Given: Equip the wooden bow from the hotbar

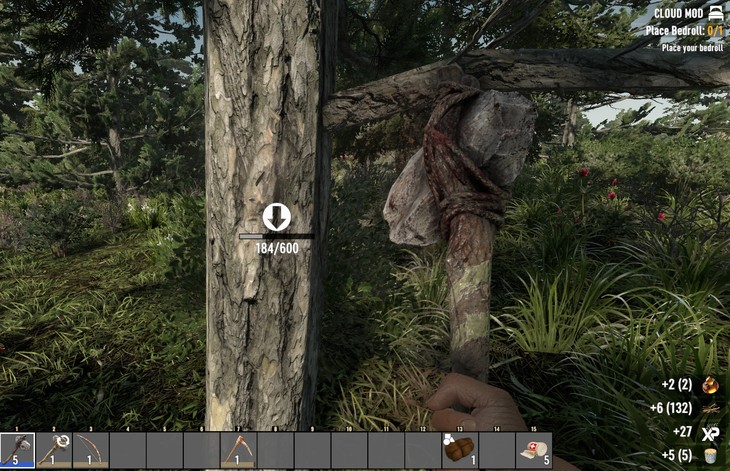Looking at the screenshot, I should (91, 450).
